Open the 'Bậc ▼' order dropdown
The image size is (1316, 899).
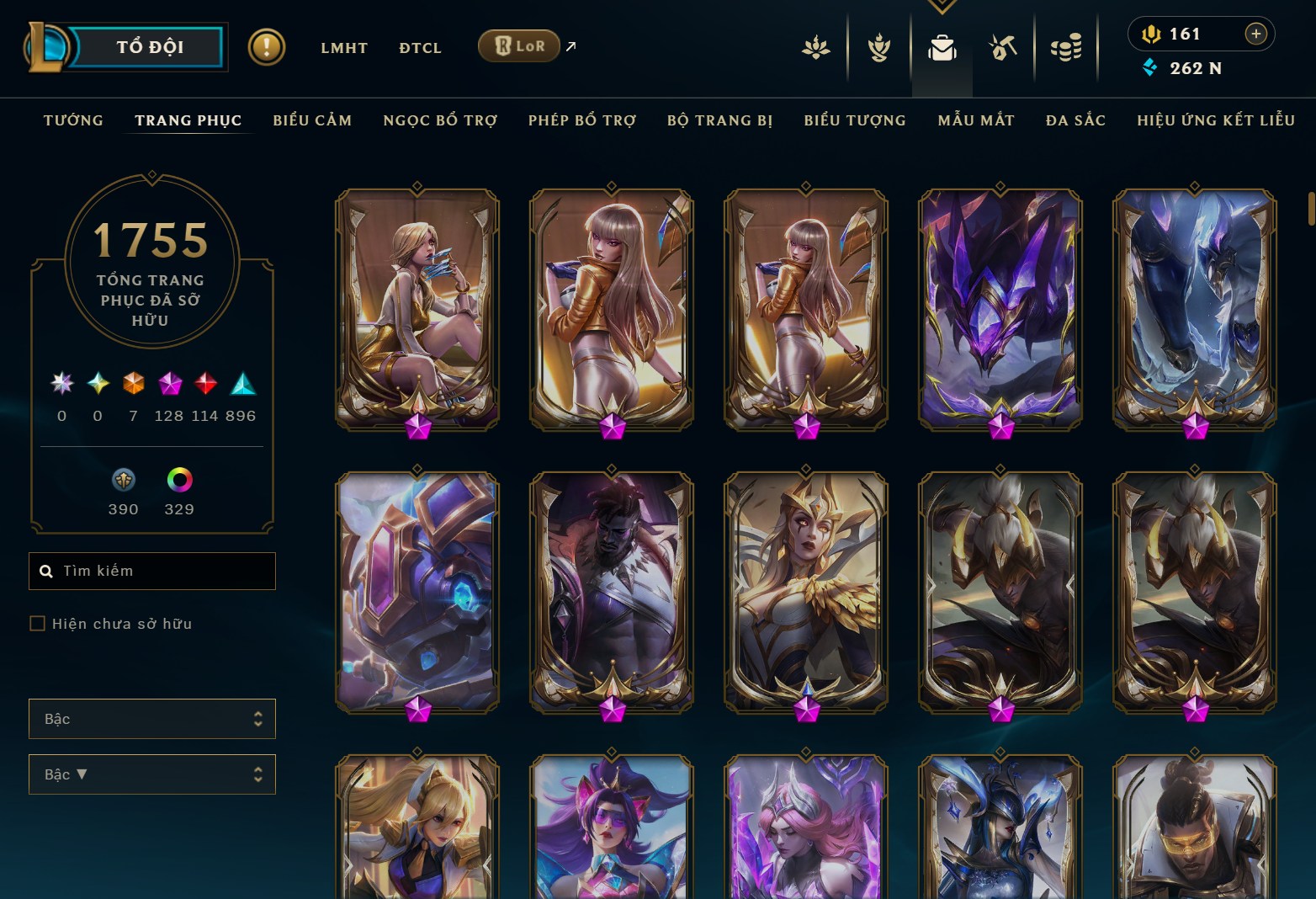click(152, 774)
